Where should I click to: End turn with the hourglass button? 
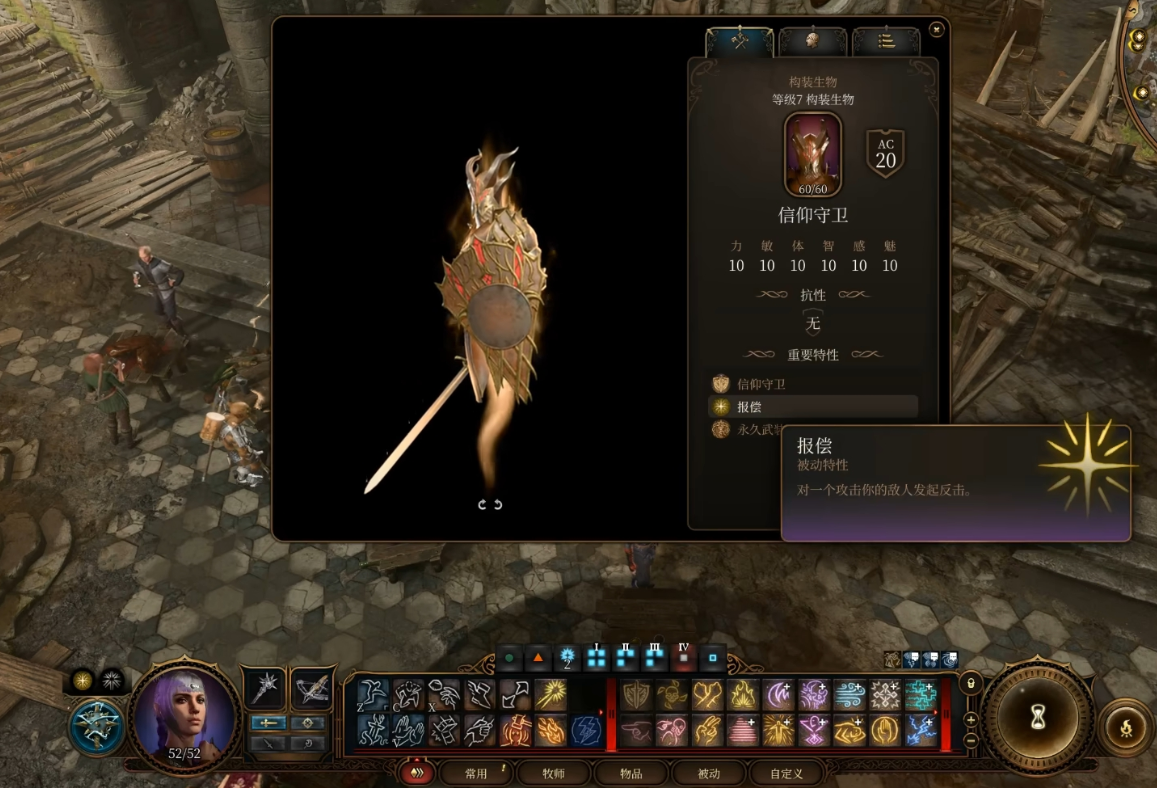[1037, 718]
